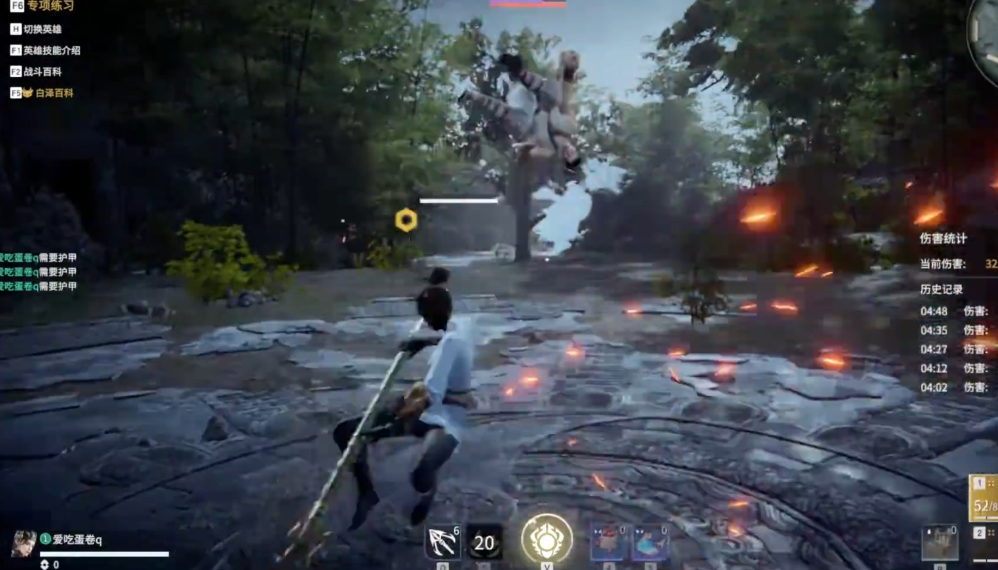Click the player portrait of 爱吃蛋卷q
The width and height of the screenshot is (998, 570).
click(23, 543)
